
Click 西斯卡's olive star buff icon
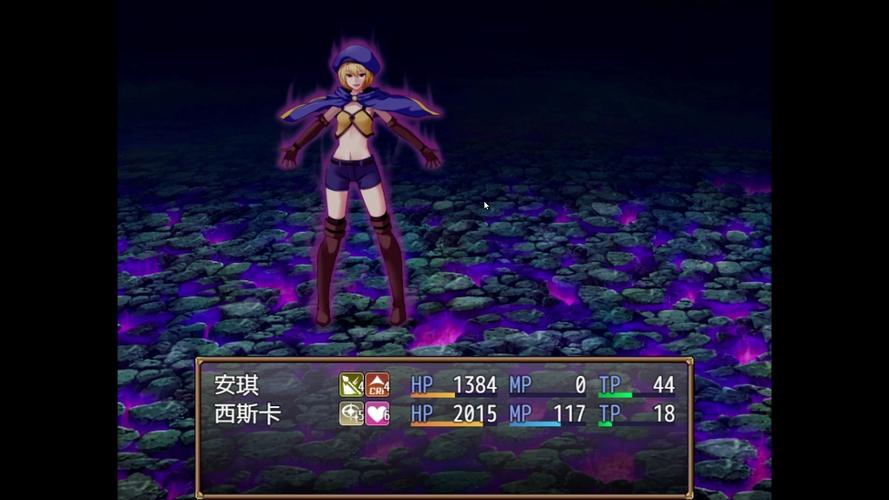click(351, 414)
